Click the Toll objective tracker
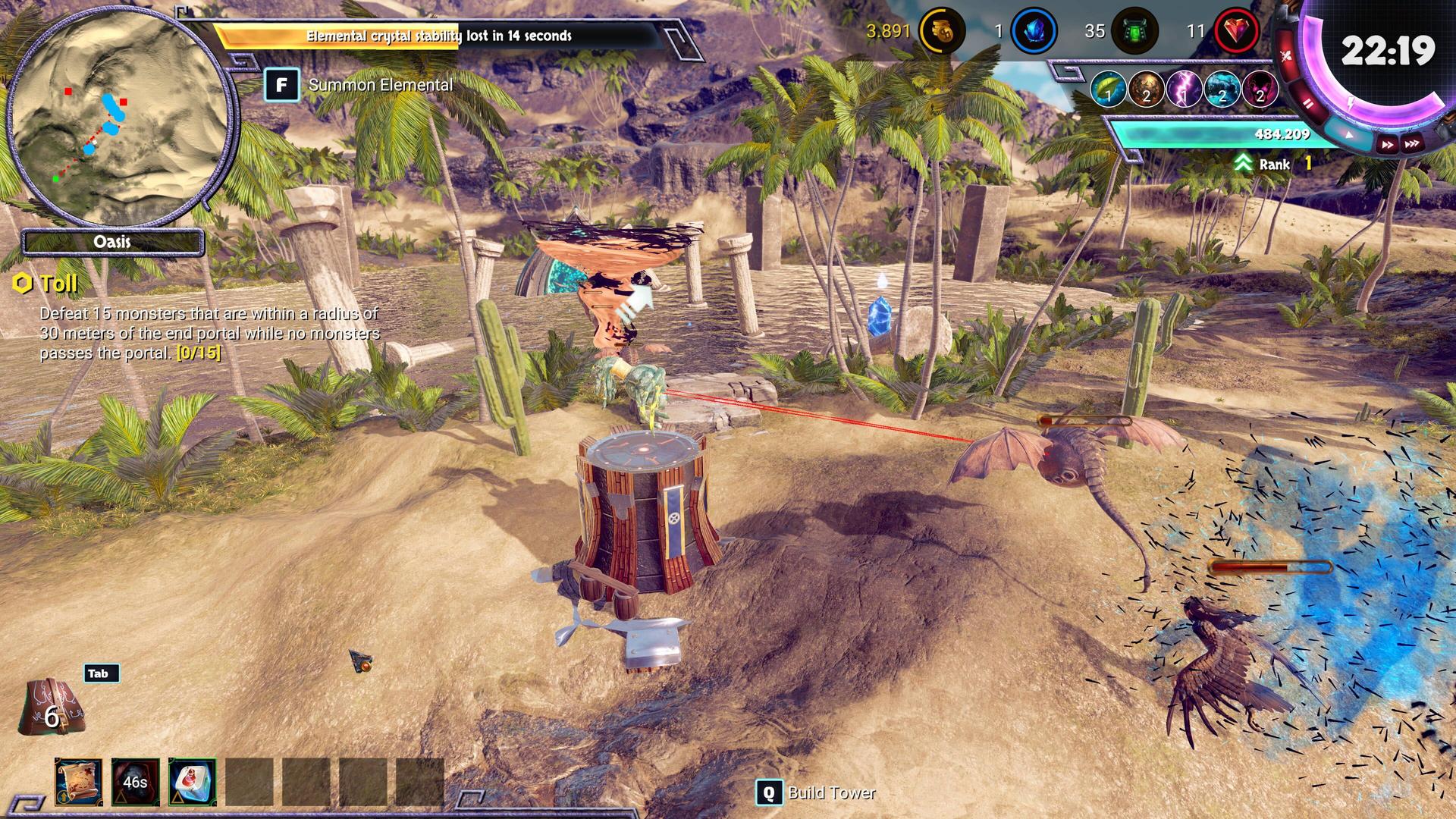Image resolution: width=1456 pixels, height=819 pixels. coord(58,284)
